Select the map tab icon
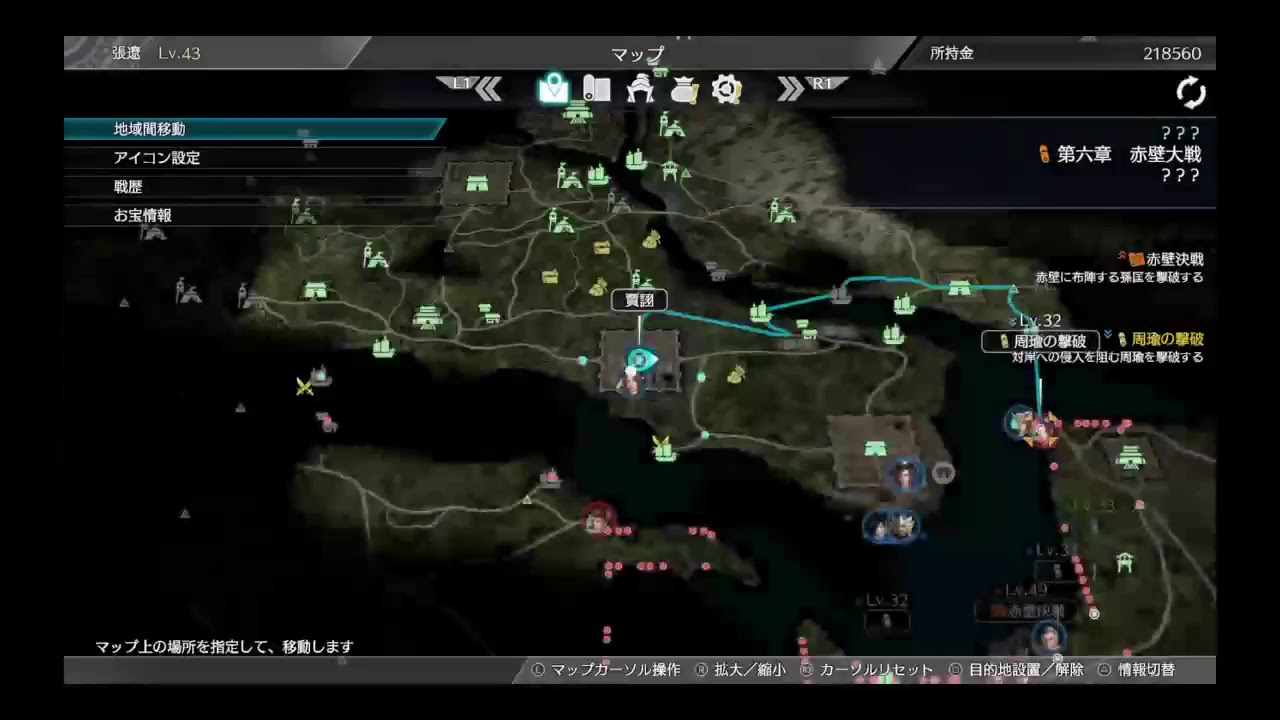 [x=554, y=90]
